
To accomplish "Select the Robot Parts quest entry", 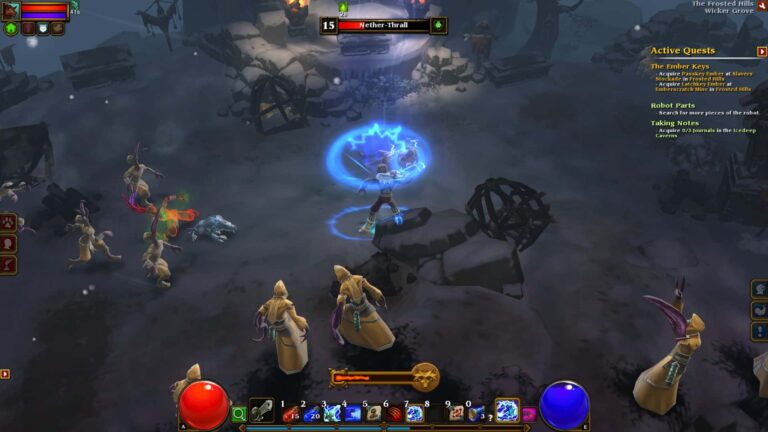I will point(672,105).
